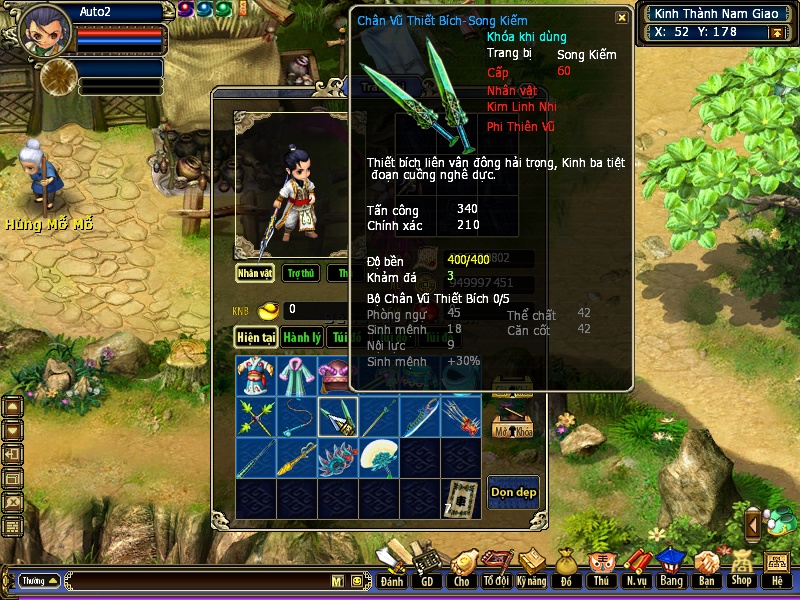Click the Dọn dẹp tidy-up button
The width and height of the screenshot is (800, 600).
coord(513,491)
